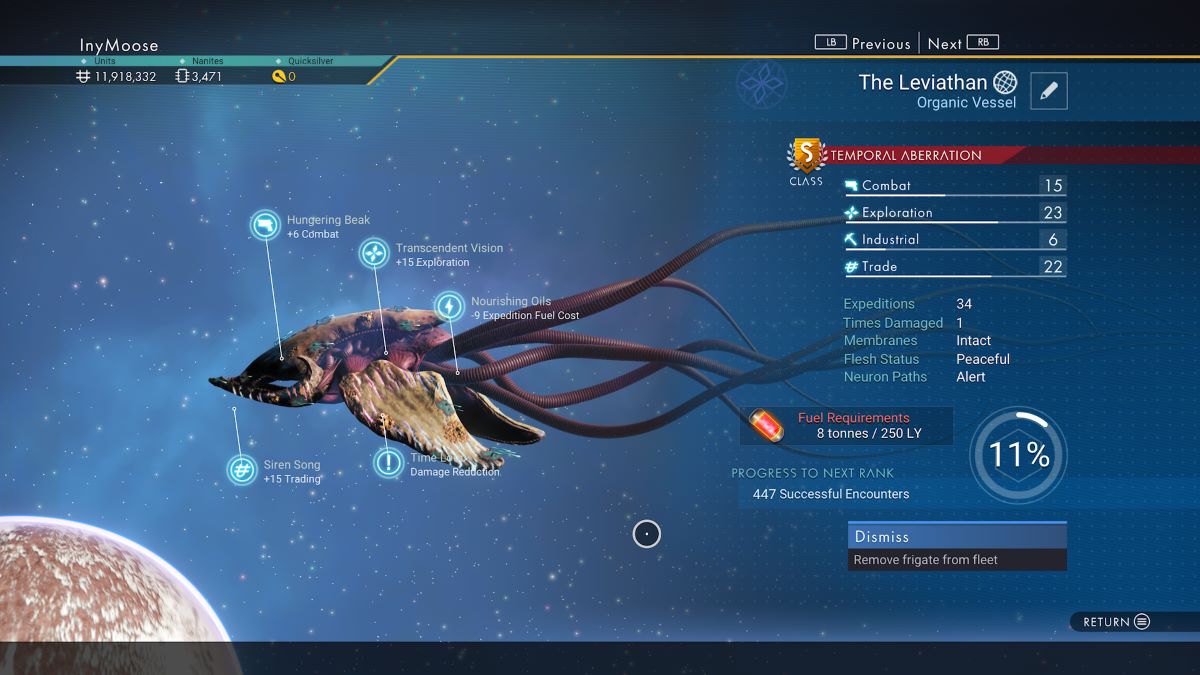The height and width of the screenshot is (675, 1200).
Task: Switch to the Next frigate
Action: coord(962,43)
